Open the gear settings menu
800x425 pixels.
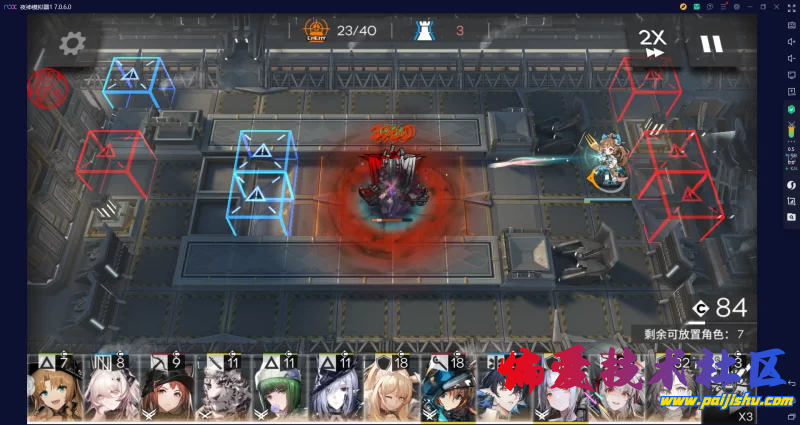pyautogui.click(x=73, y=43)
